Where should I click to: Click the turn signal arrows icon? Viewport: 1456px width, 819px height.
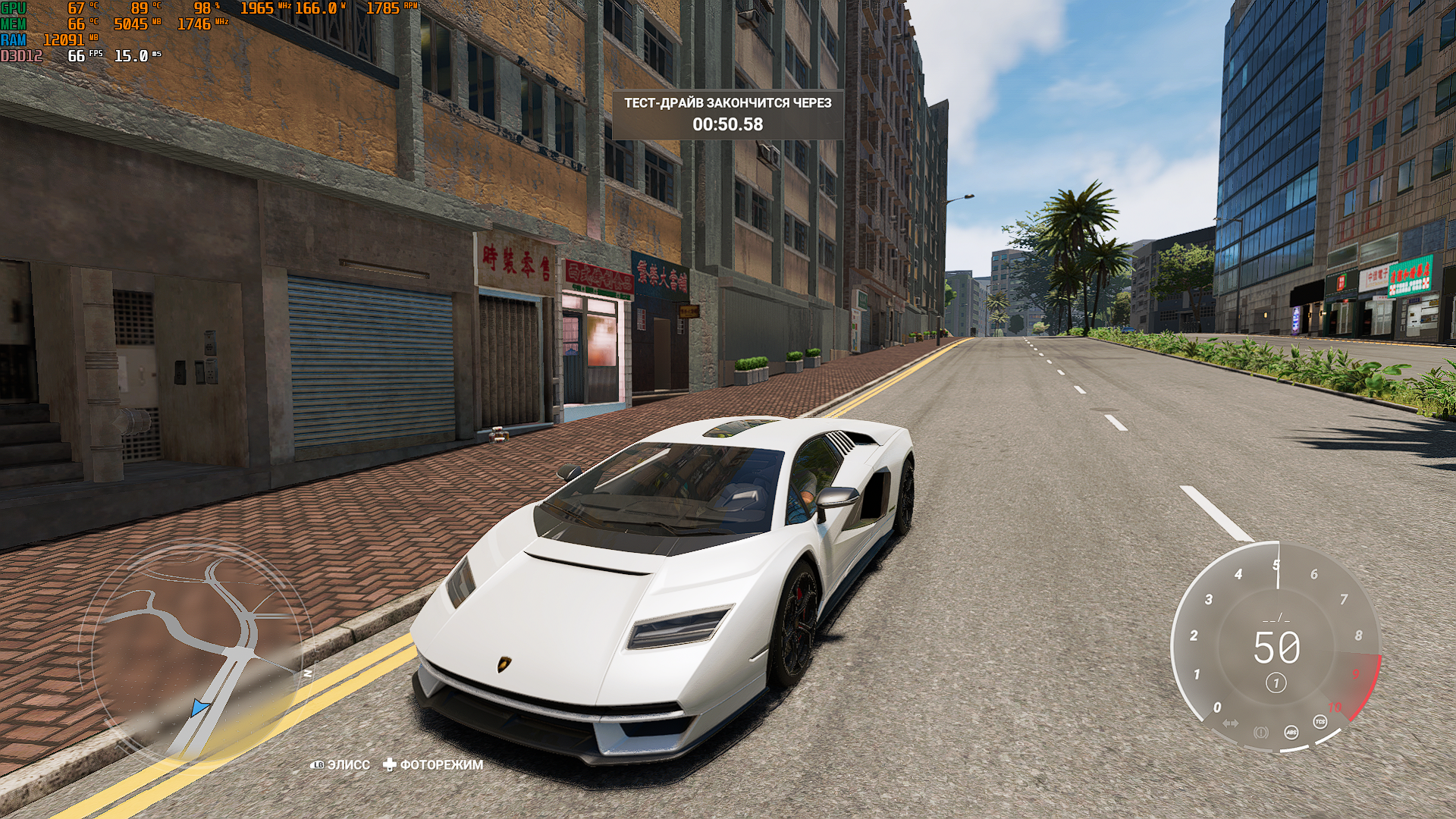click(1230, 723)
